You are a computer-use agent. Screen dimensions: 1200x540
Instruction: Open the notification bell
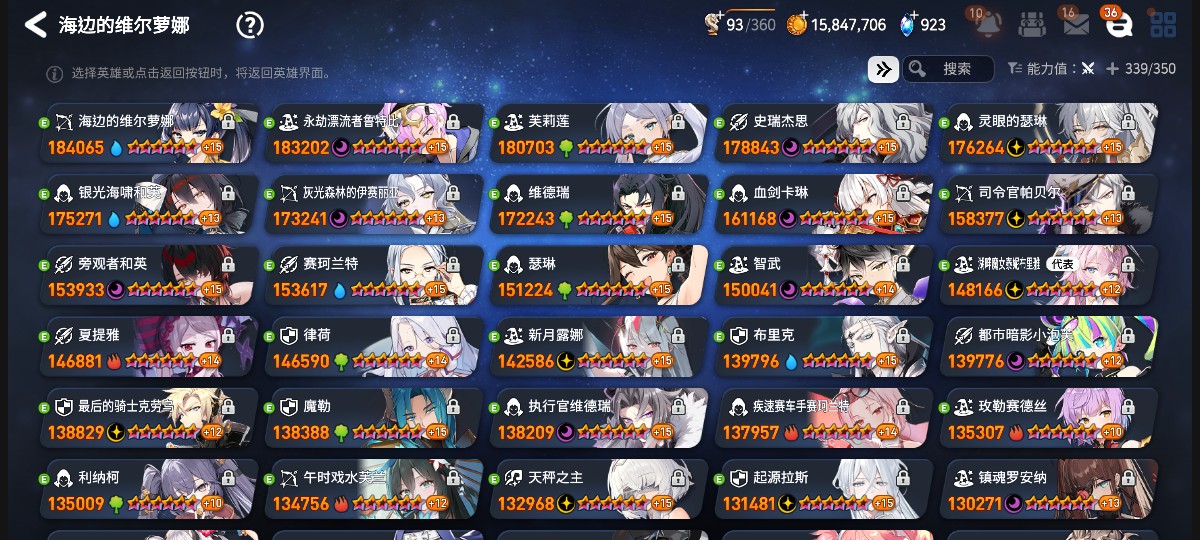pyautogui.click(x=988, y=24)
